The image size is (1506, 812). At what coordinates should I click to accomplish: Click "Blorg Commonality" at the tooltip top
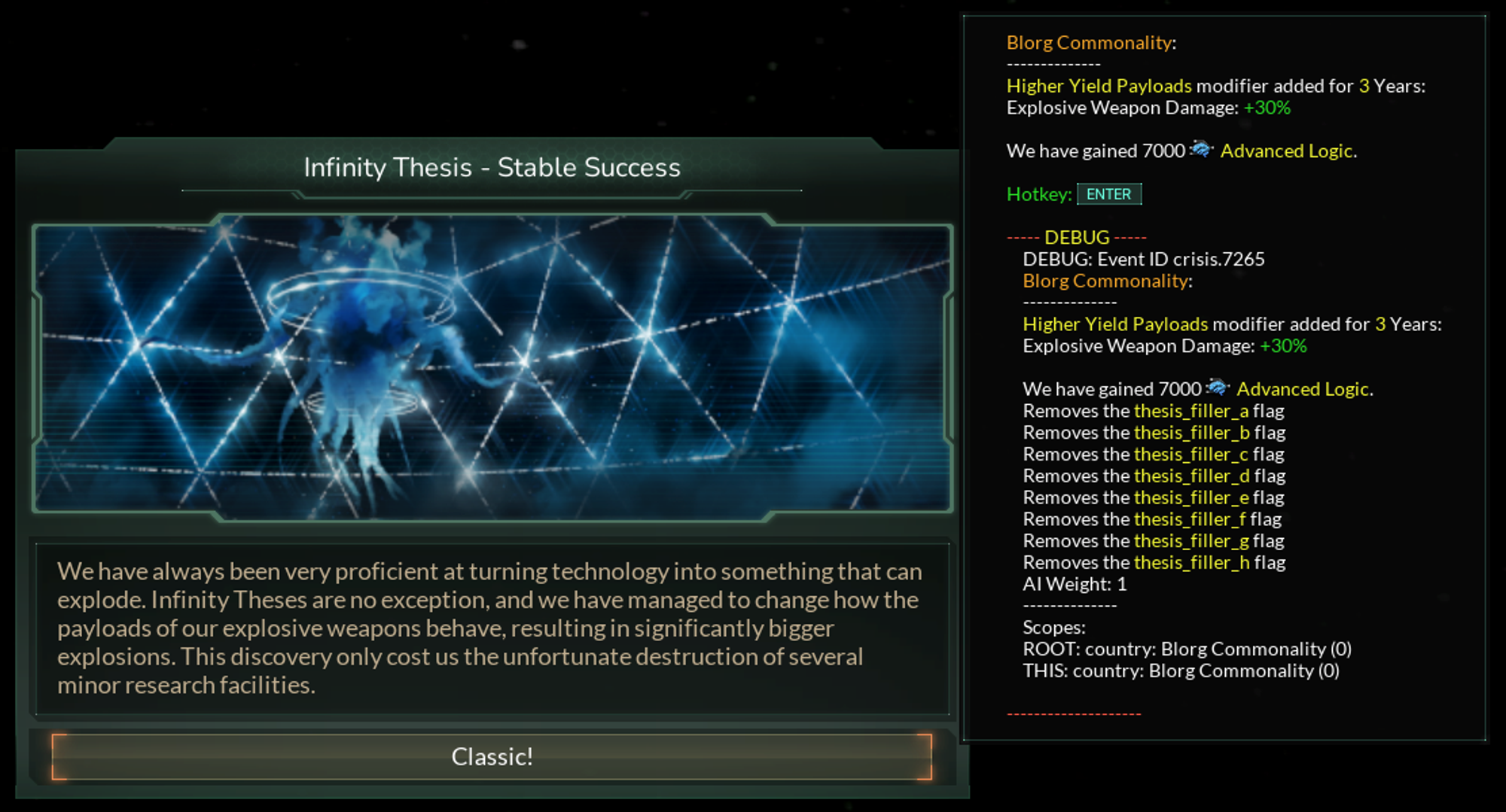(x=1090, y=43)
